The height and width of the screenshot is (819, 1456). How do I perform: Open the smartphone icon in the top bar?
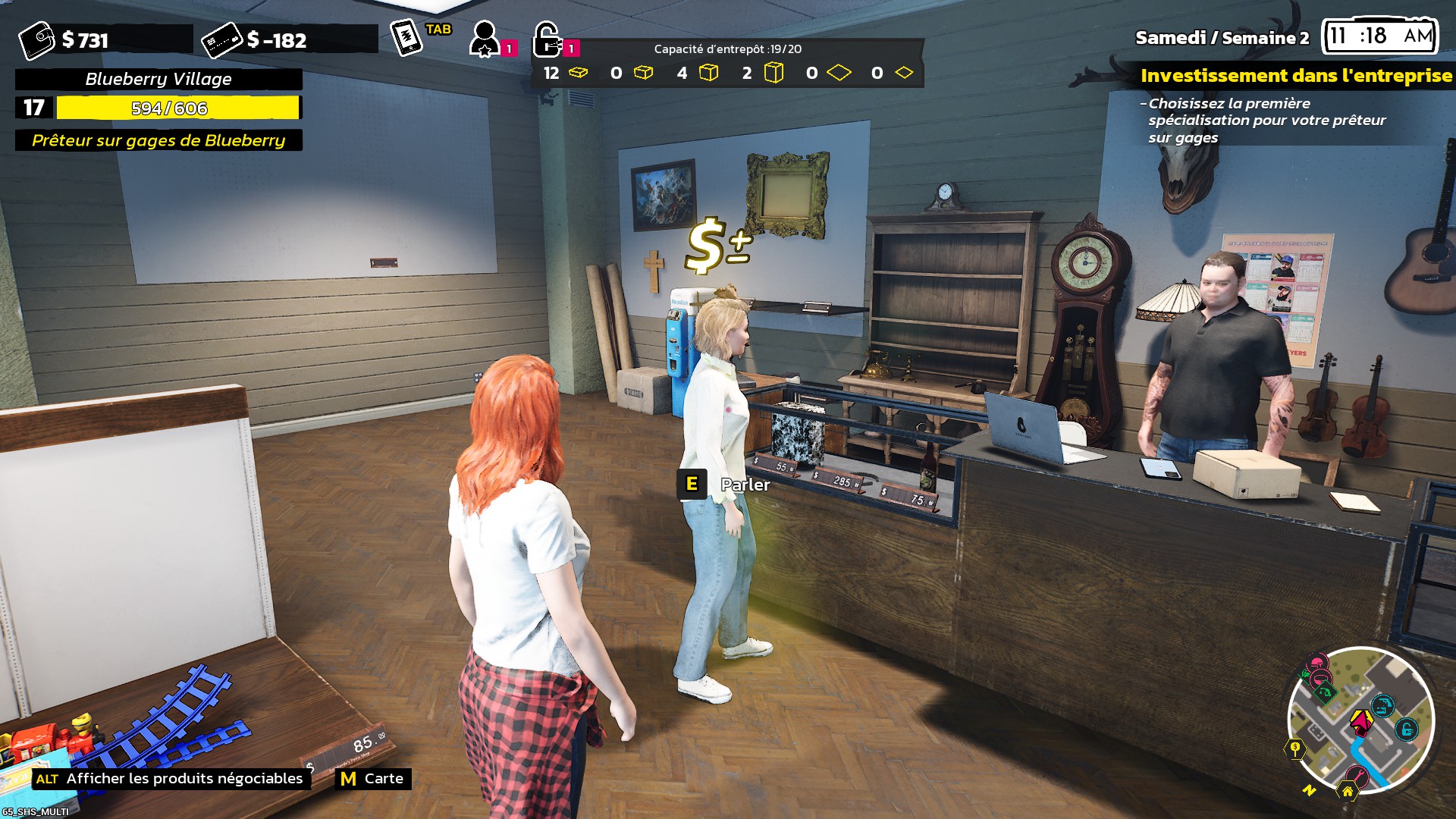406,37
